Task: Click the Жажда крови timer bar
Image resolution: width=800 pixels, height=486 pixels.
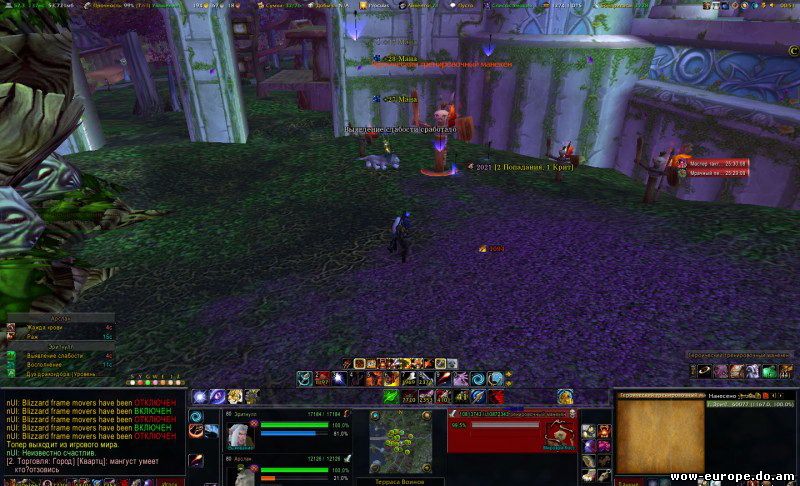Action: (x=62, y=327)
